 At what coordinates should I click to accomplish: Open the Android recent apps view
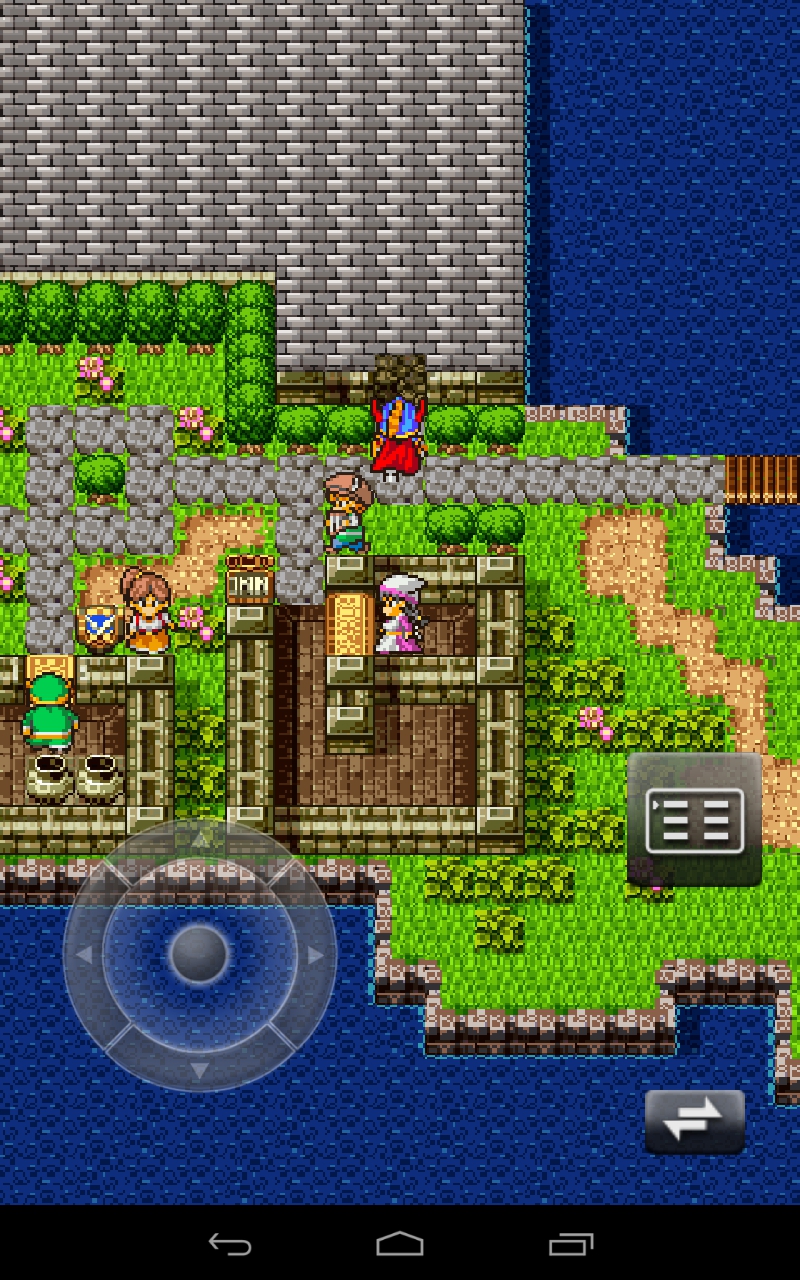point(571,1244)
